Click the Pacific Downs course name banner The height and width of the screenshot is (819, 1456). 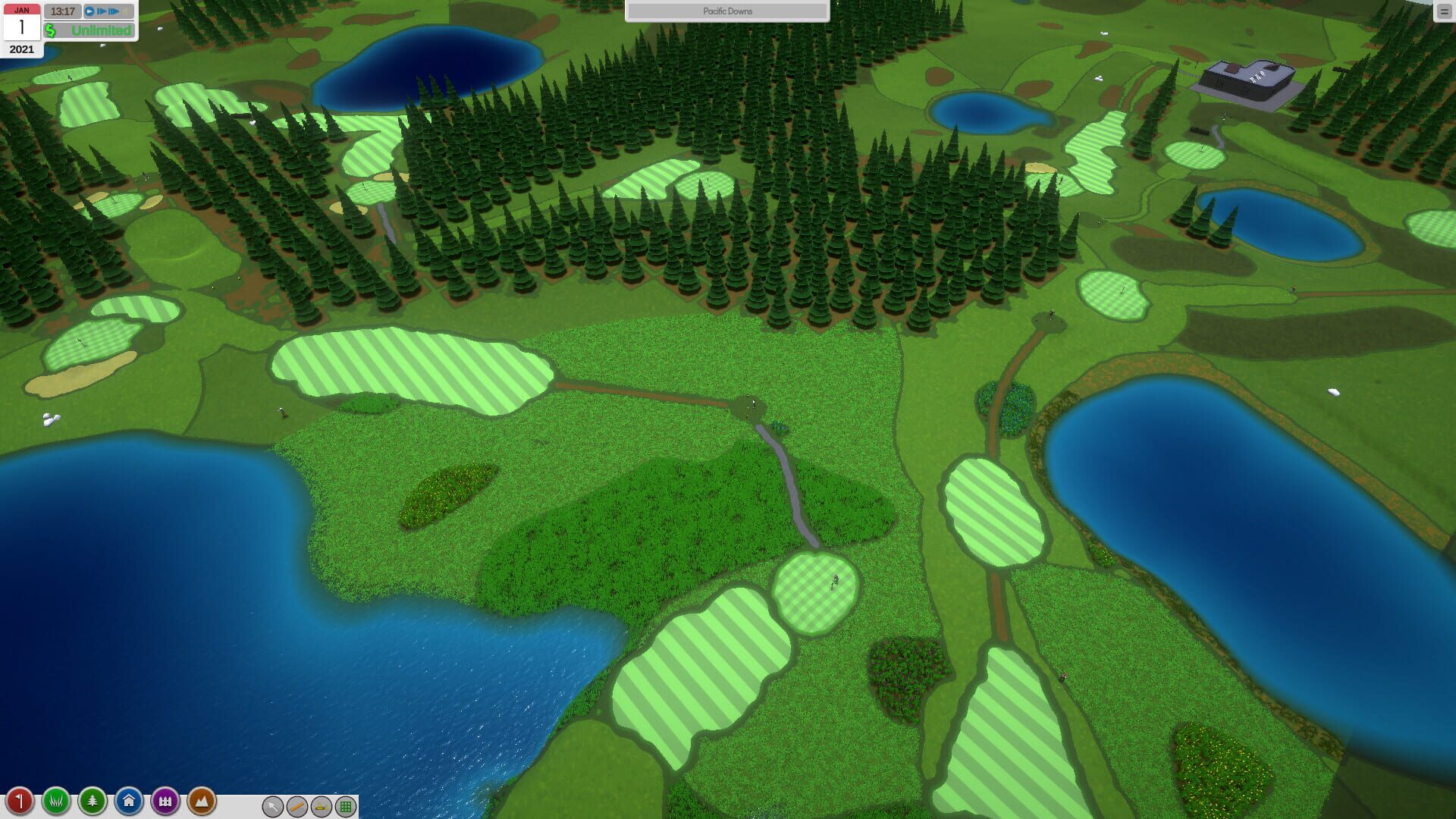[x=727, y=11]
